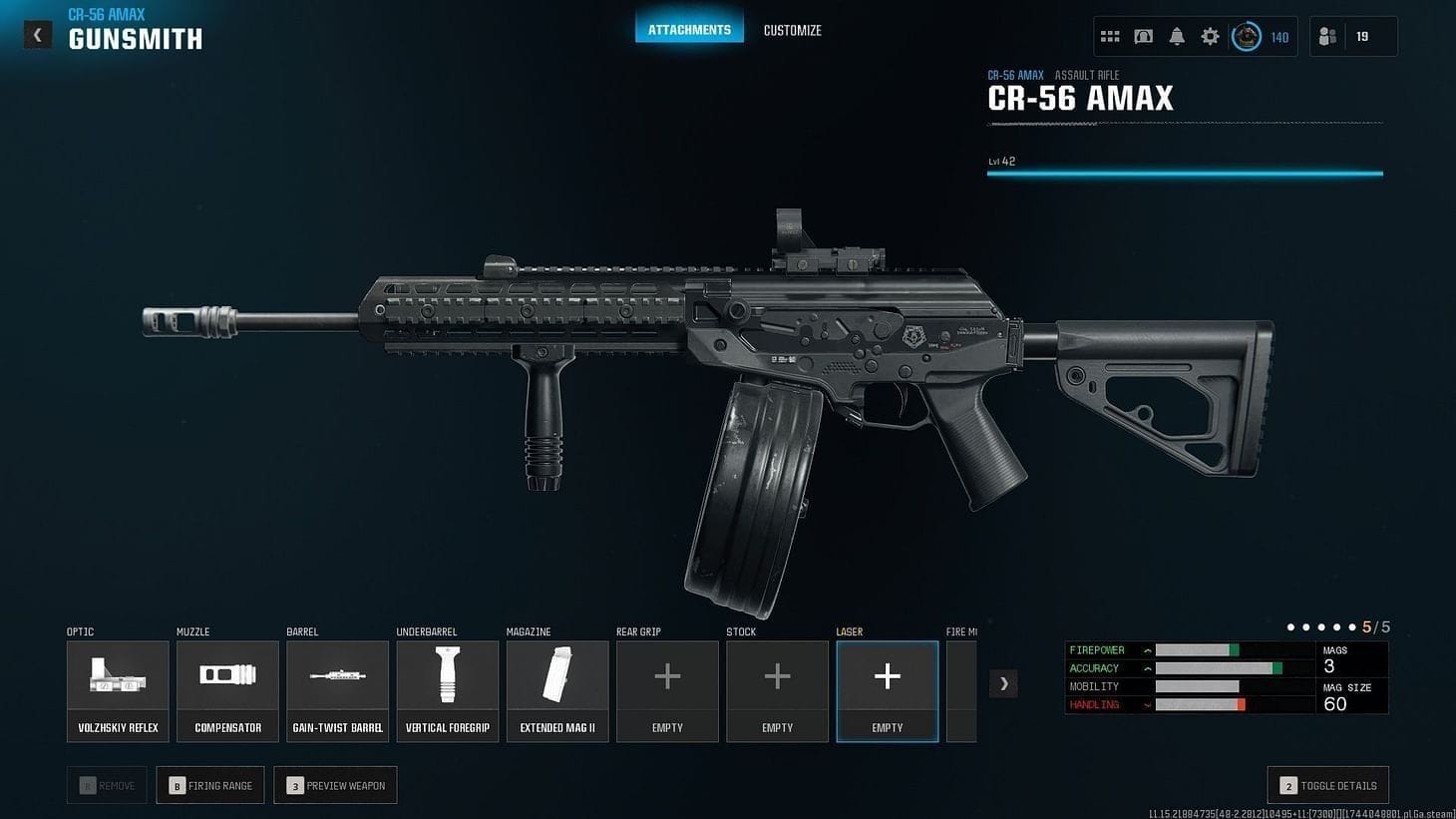Switch to the Customize tab
The height and width of the screenshot is (819, 1456).
click(792, 30)
